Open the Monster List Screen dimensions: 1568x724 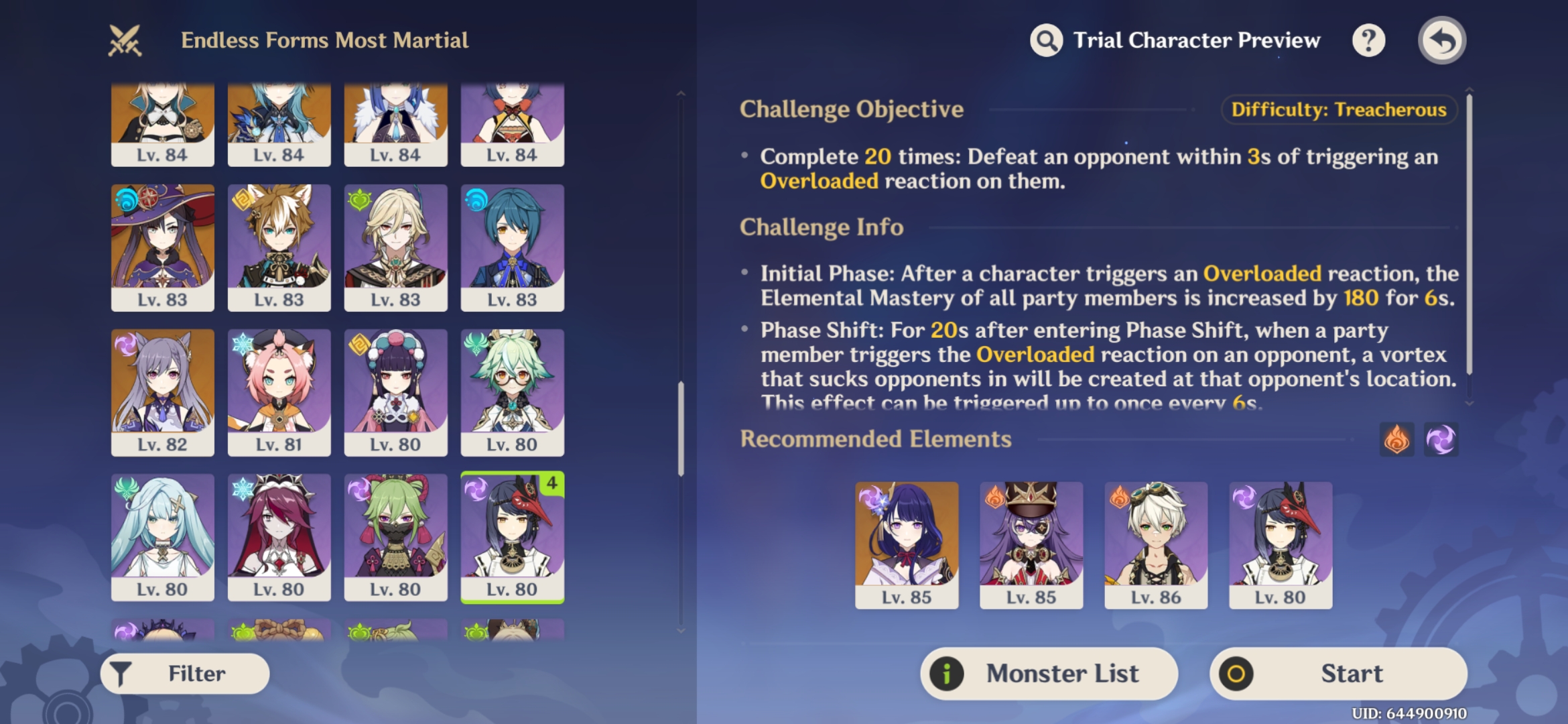pos(1049,673)
